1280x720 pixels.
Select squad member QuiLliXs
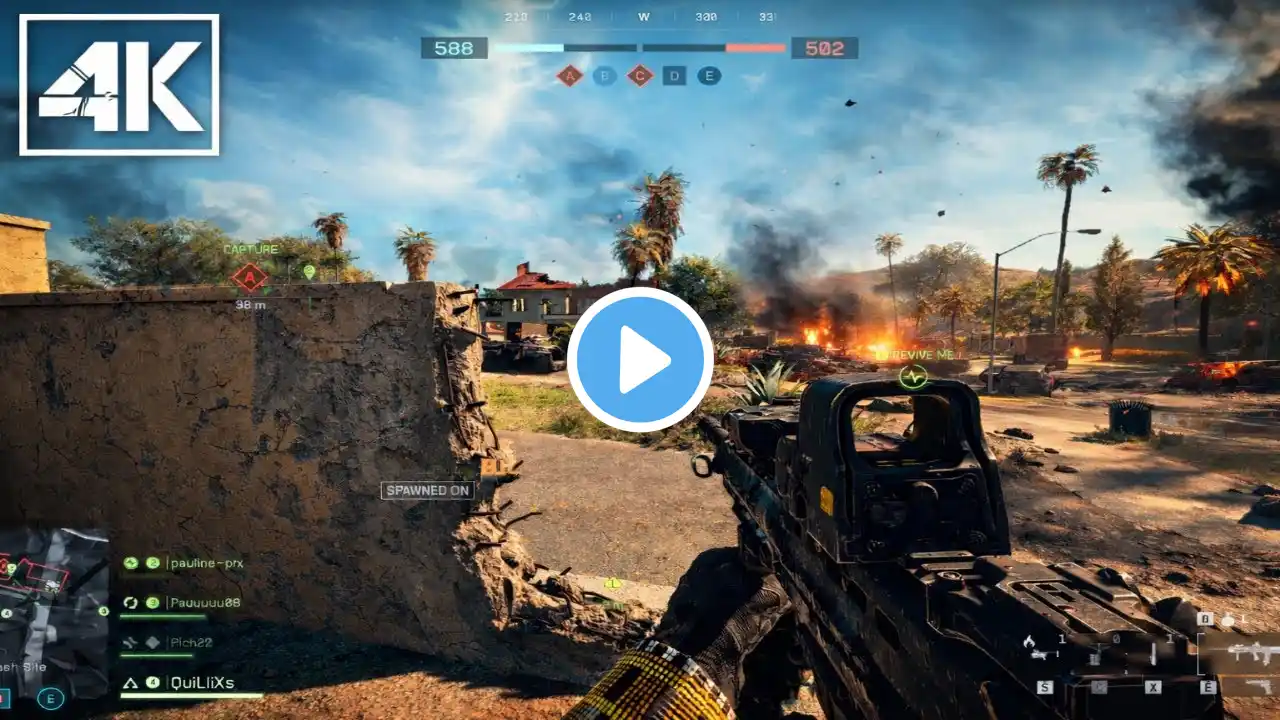(x=201, y=683)
